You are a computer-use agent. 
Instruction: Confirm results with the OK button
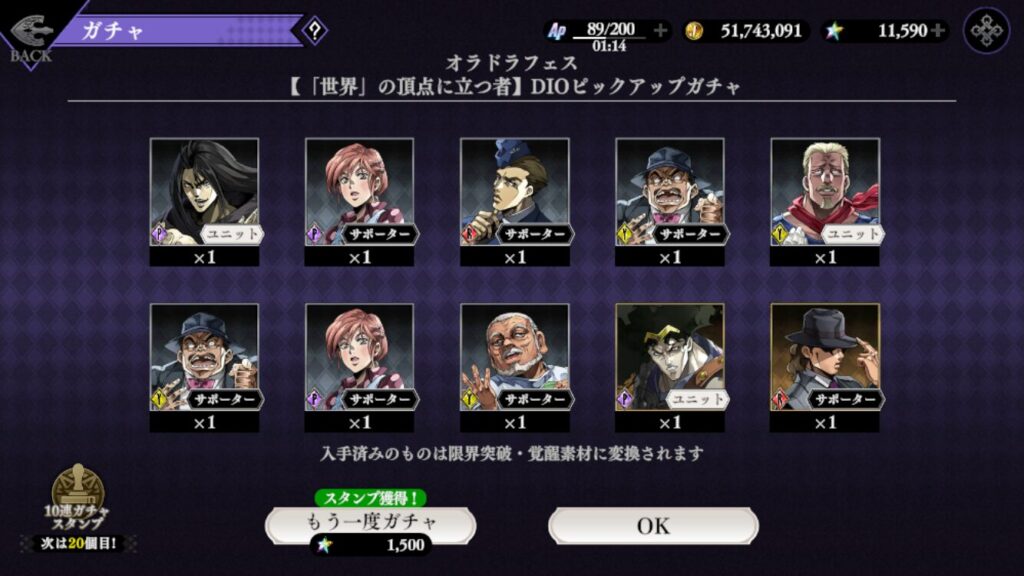(x=653, y=525)
